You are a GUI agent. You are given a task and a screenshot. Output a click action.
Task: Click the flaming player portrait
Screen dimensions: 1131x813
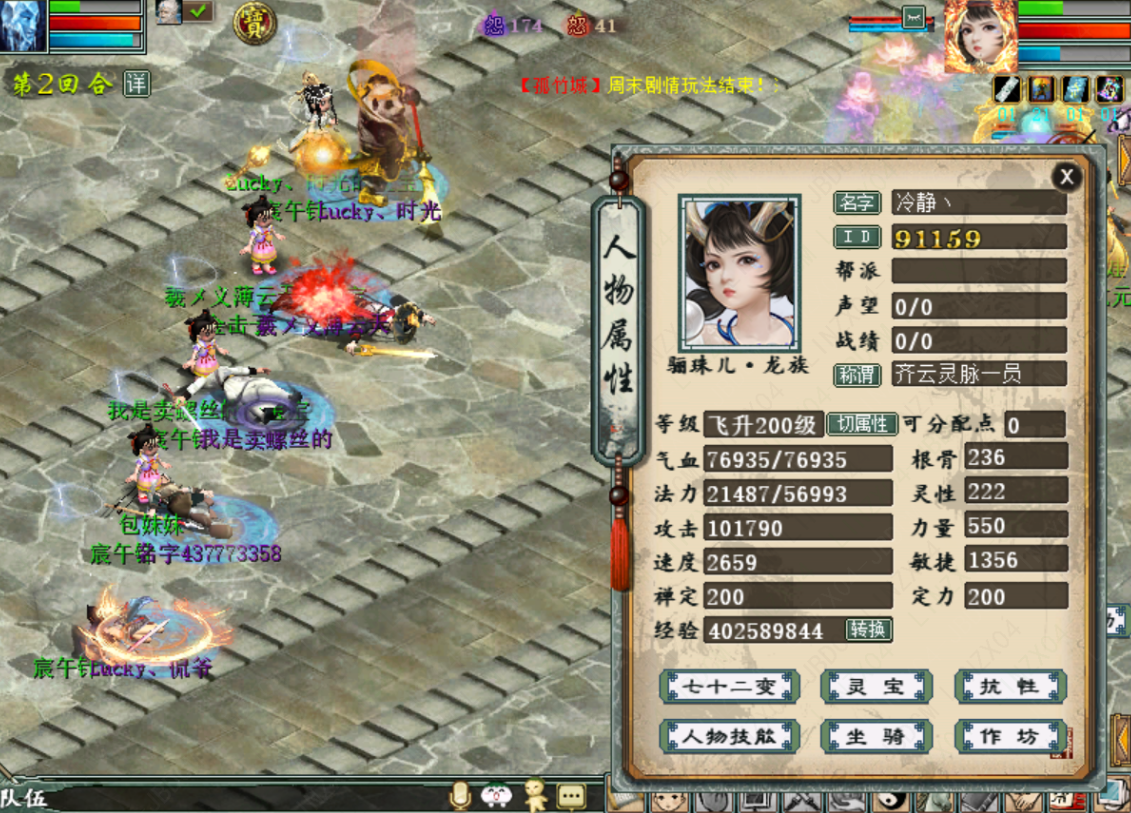pyautogui.click(x=980, y=36)
